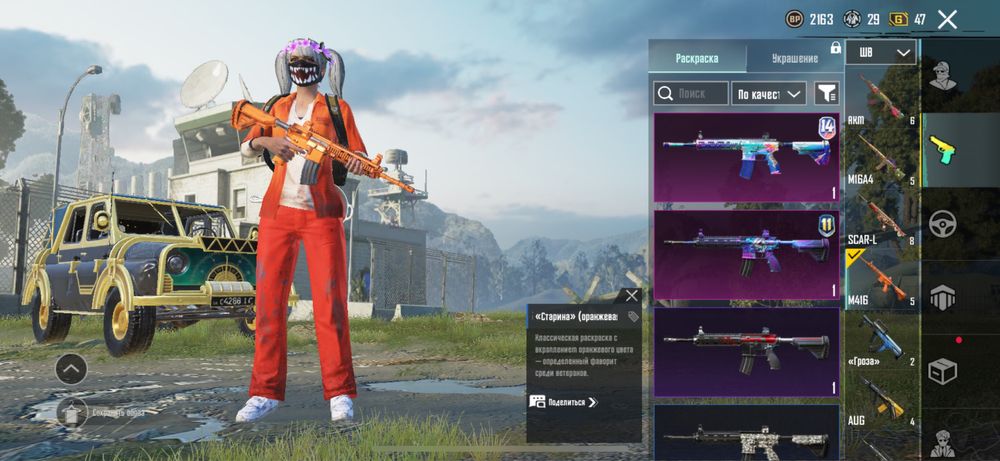
Task: Pick the black and red M416 skin
Action: [x=746, y=351]
